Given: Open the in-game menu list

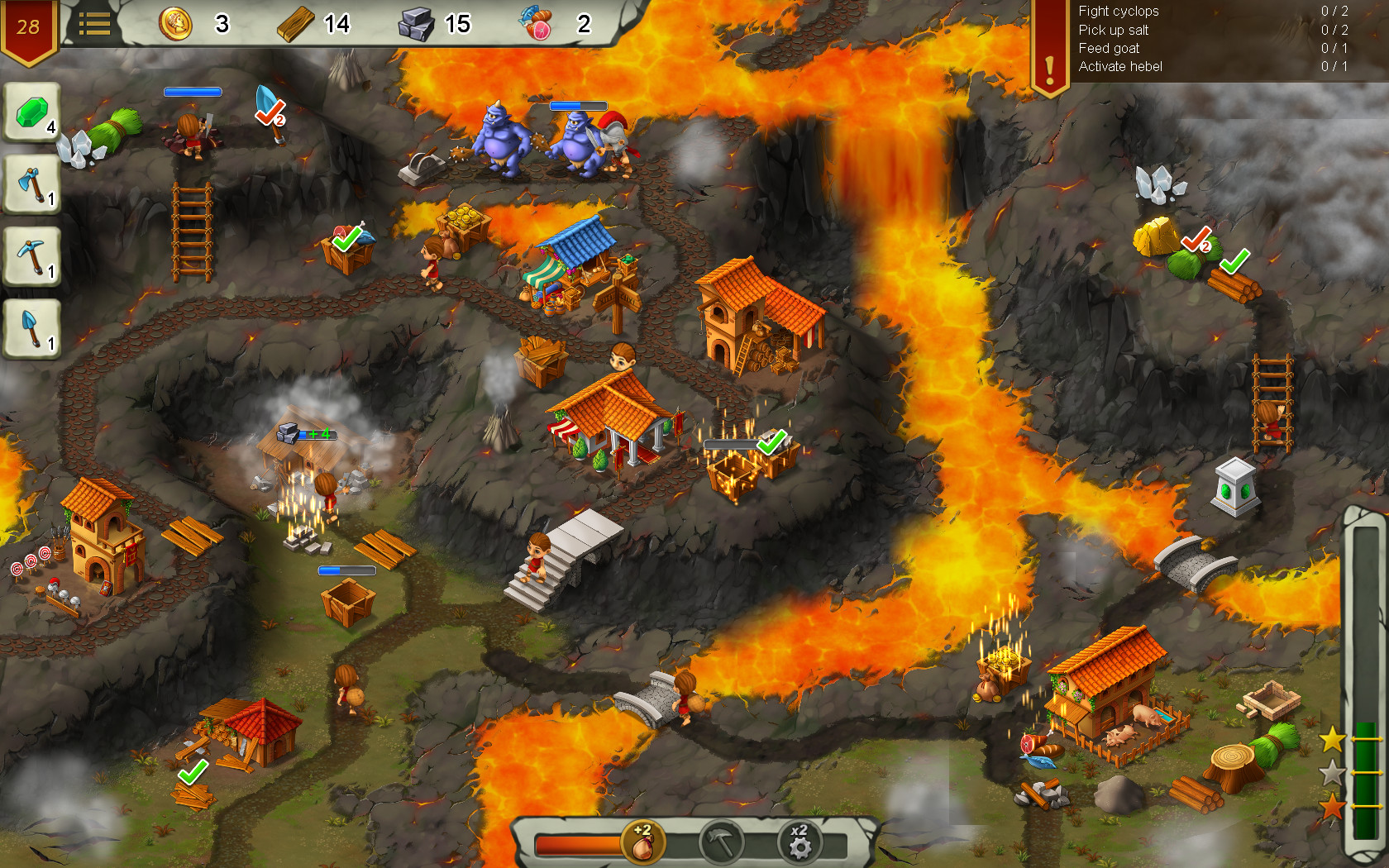Looking at the screenshot, I should click(x=97, y=24).
